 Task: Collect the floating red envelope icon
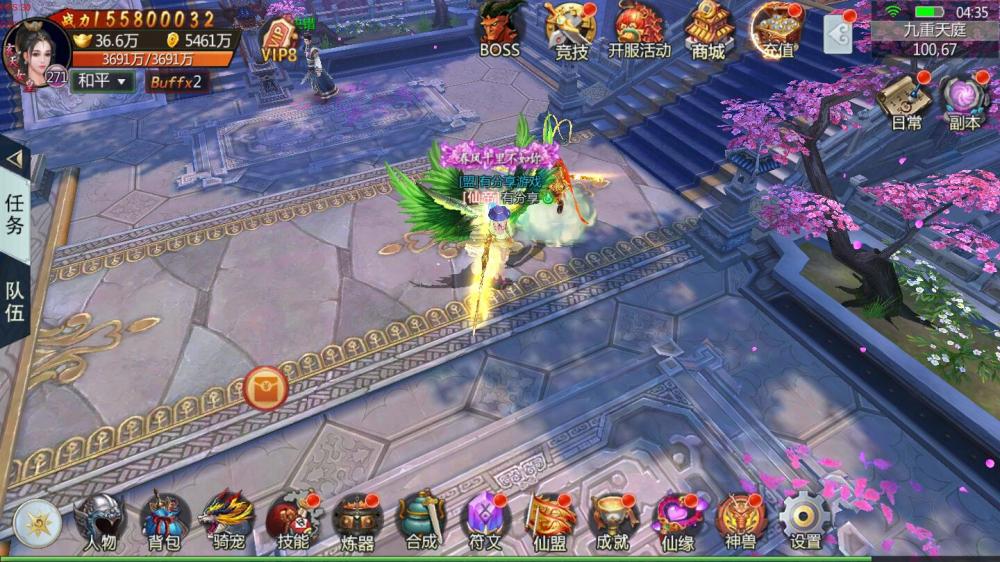[266, 387]
